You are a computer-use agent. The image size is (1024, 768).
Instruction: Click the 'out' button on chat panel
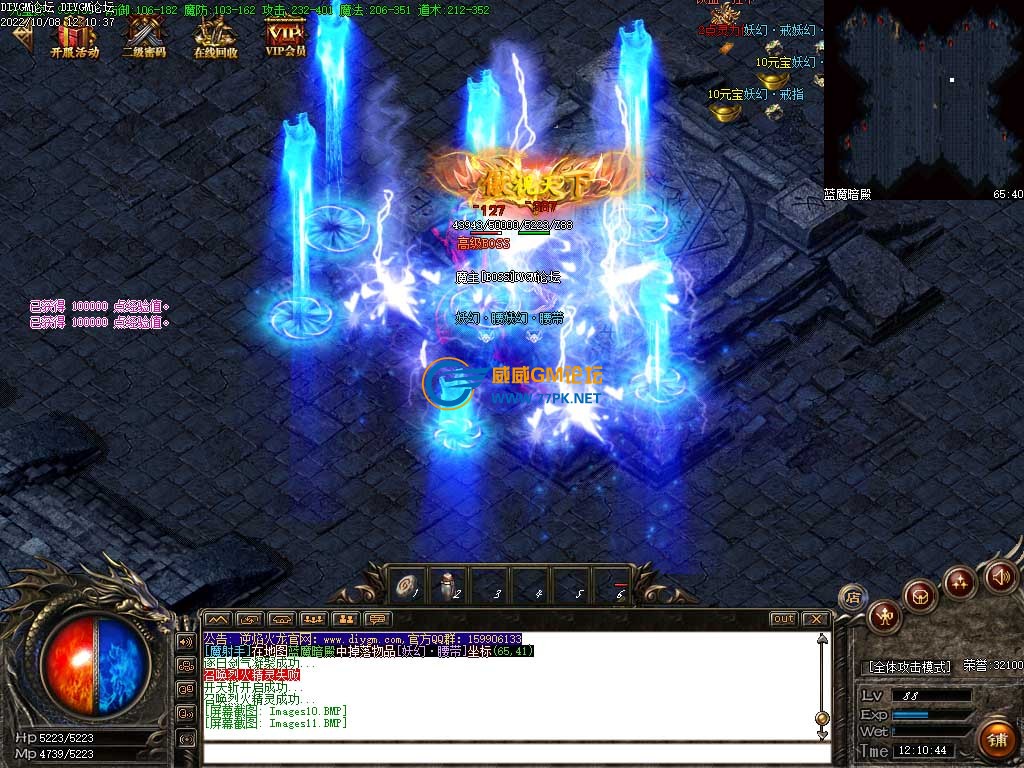coord(783,619)
